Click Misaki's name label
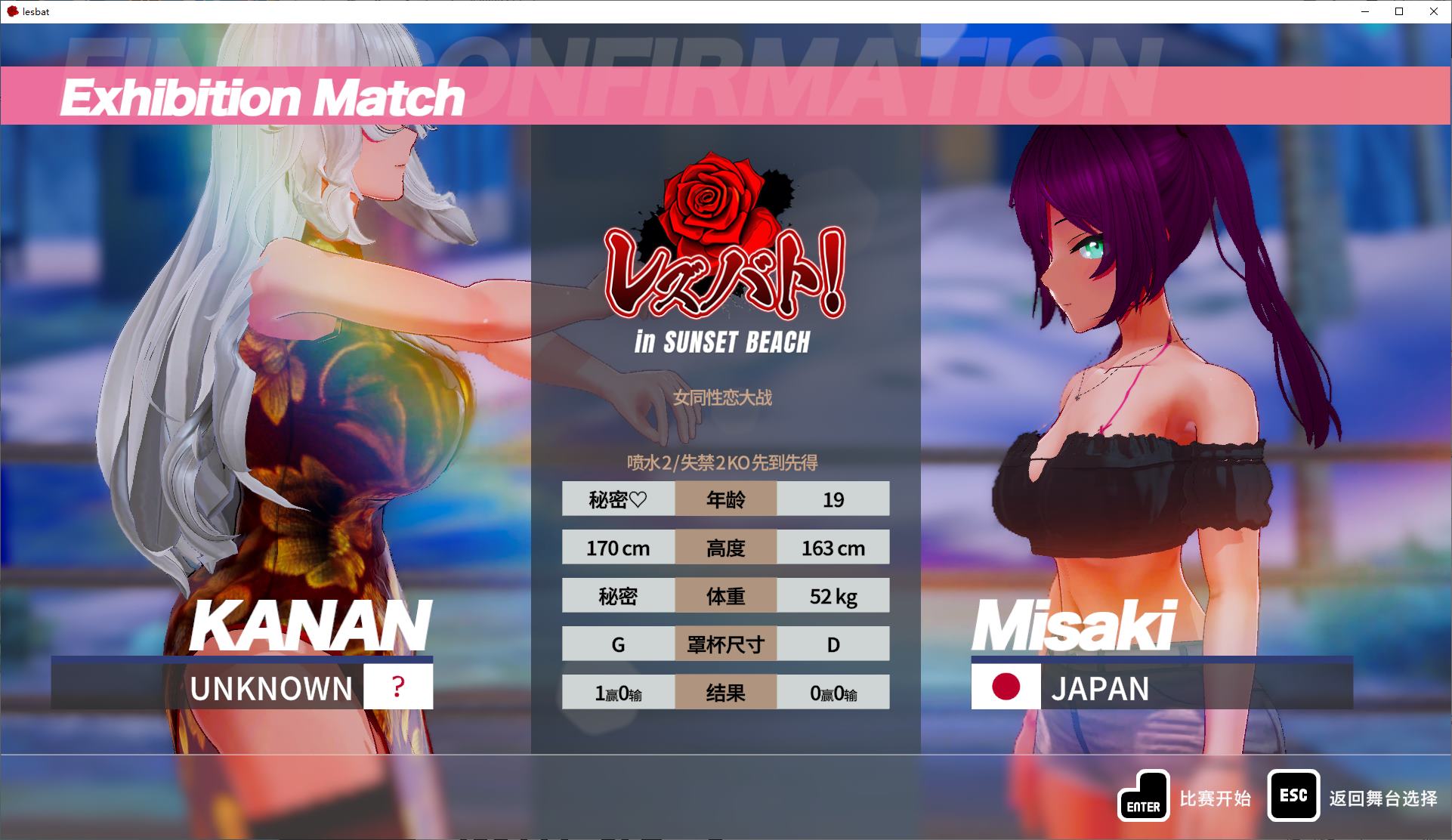The image size is (1452, 840). [1077, 624]
